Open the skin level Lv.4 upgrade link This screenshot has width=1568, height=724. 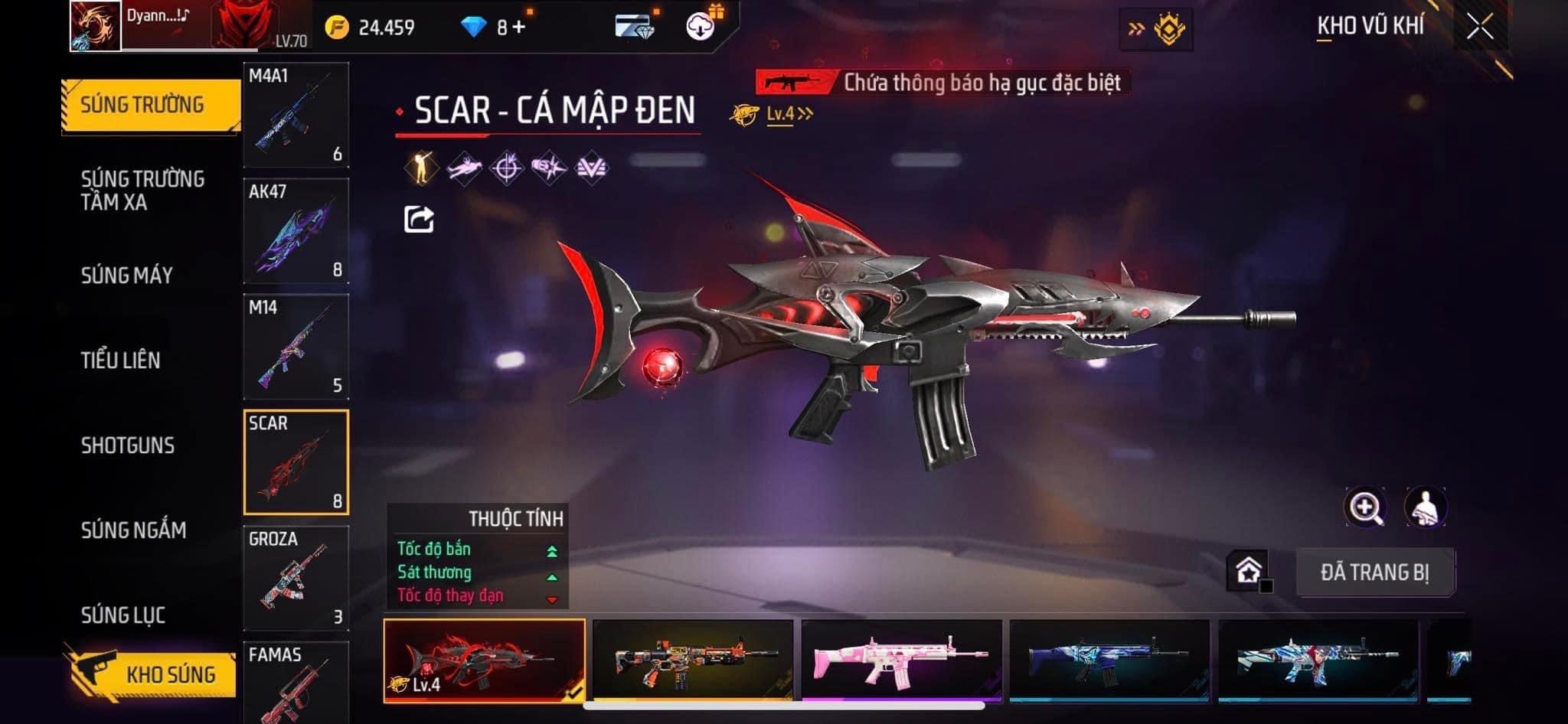pyautogui.click(x=789, y=115)
